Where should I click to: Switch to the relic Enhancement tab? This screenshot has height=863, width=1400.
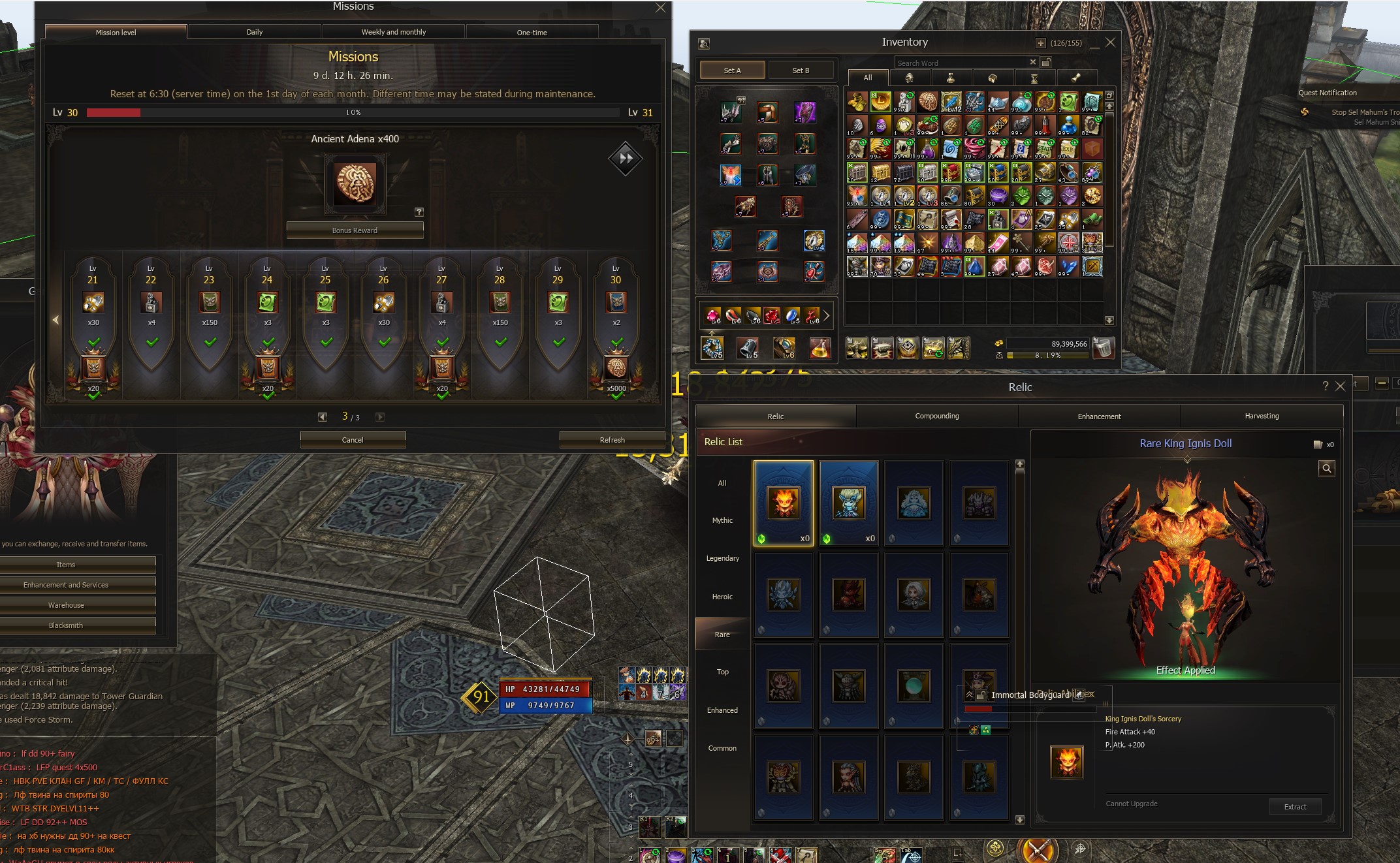tap(1099, 416)
